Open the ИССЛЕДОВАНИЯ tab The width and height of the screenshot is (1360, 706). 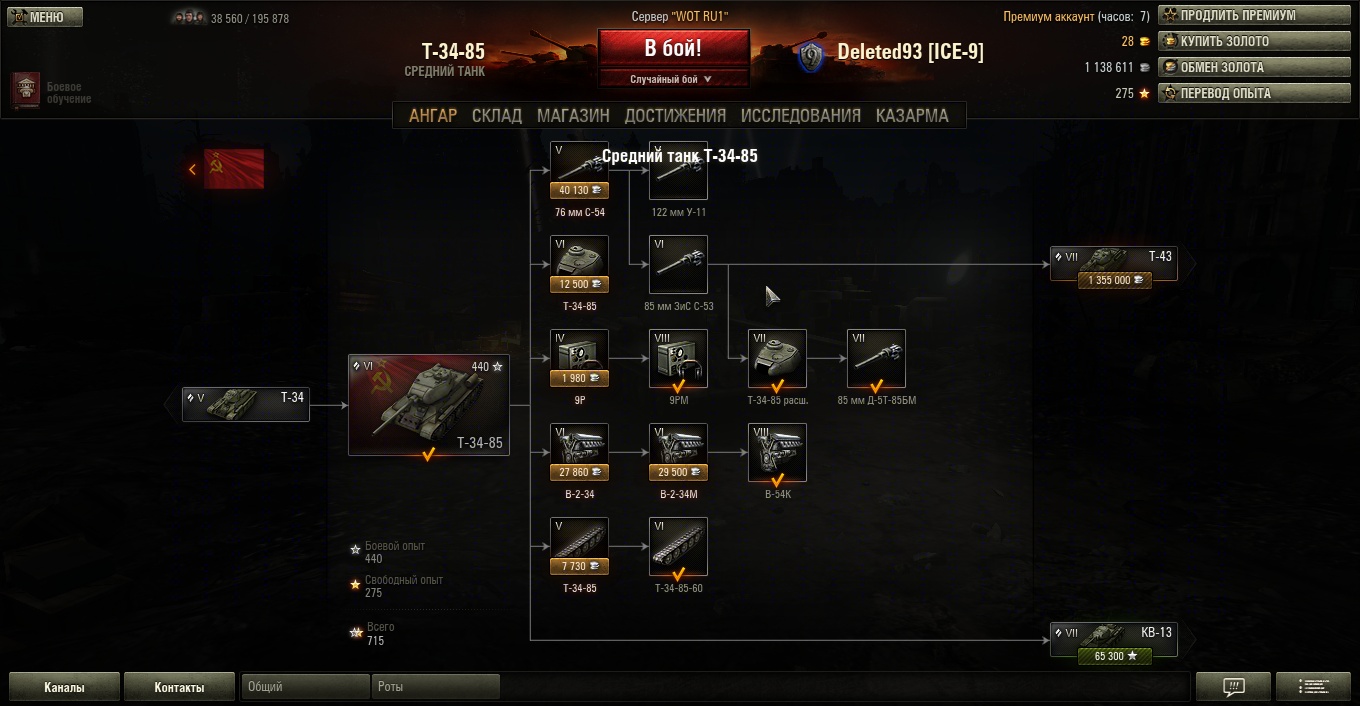click(x=800, y=115)
